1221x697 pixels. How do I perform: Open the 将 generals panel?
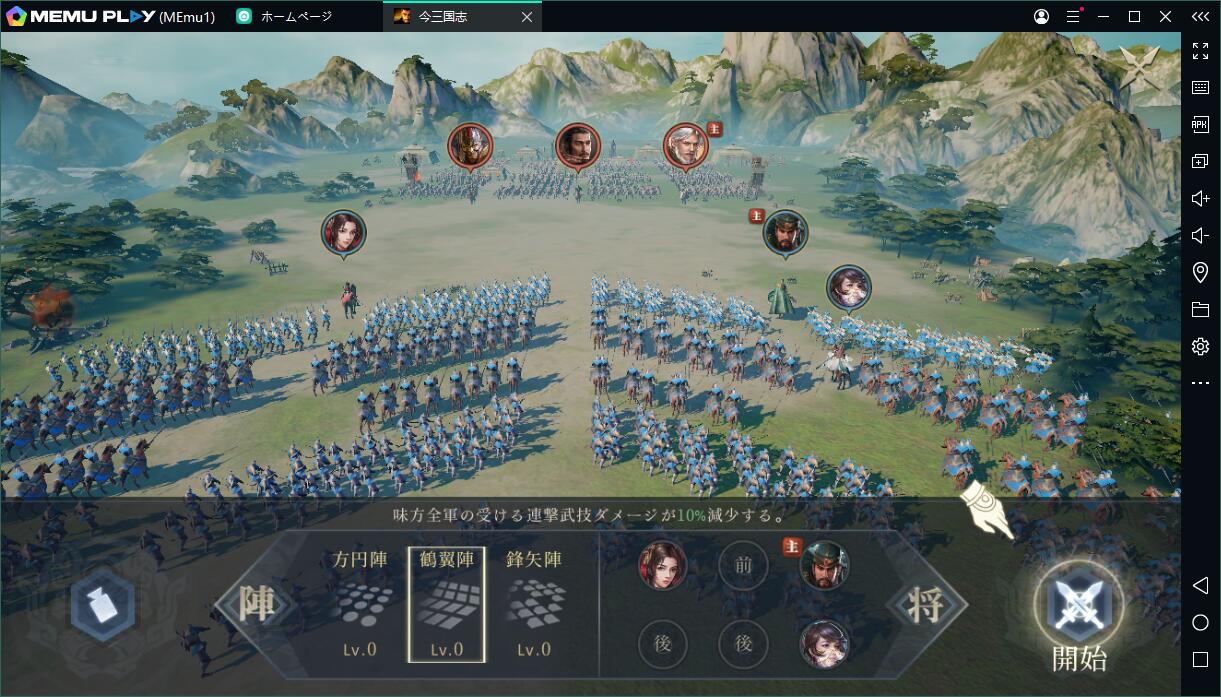925,604
